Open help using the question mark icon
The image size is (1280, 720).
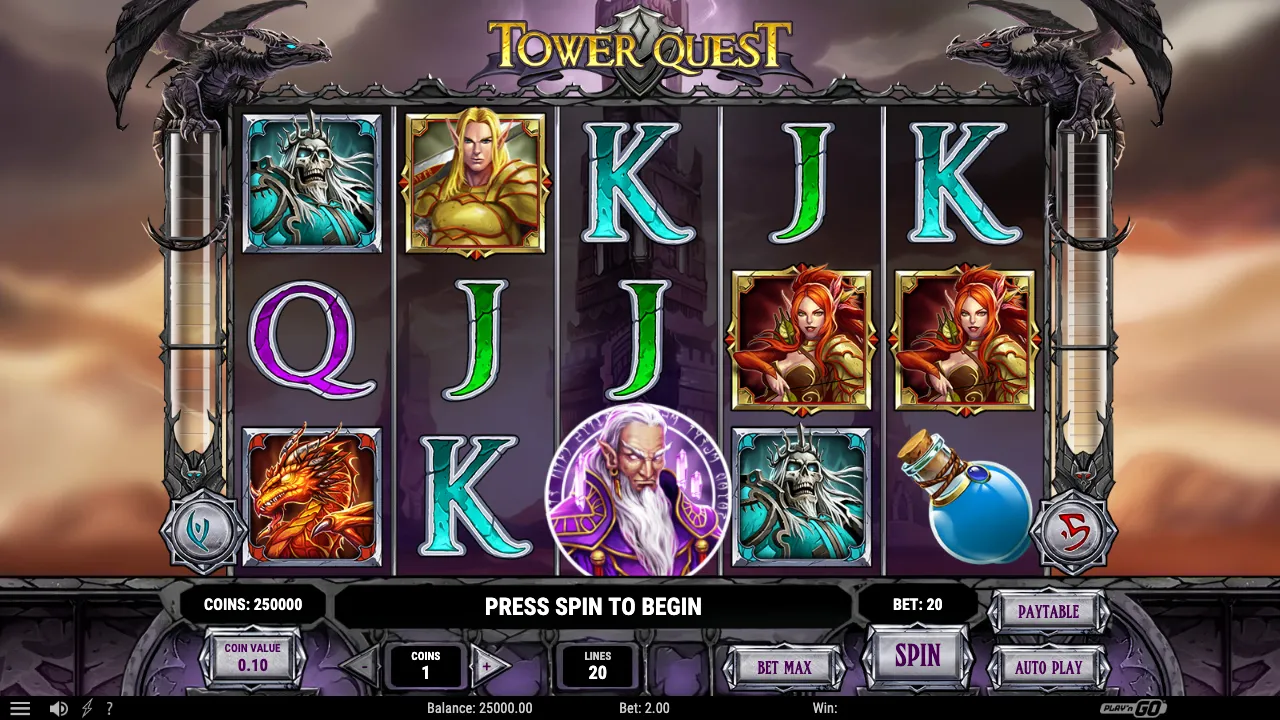click(x=110, y=708)
